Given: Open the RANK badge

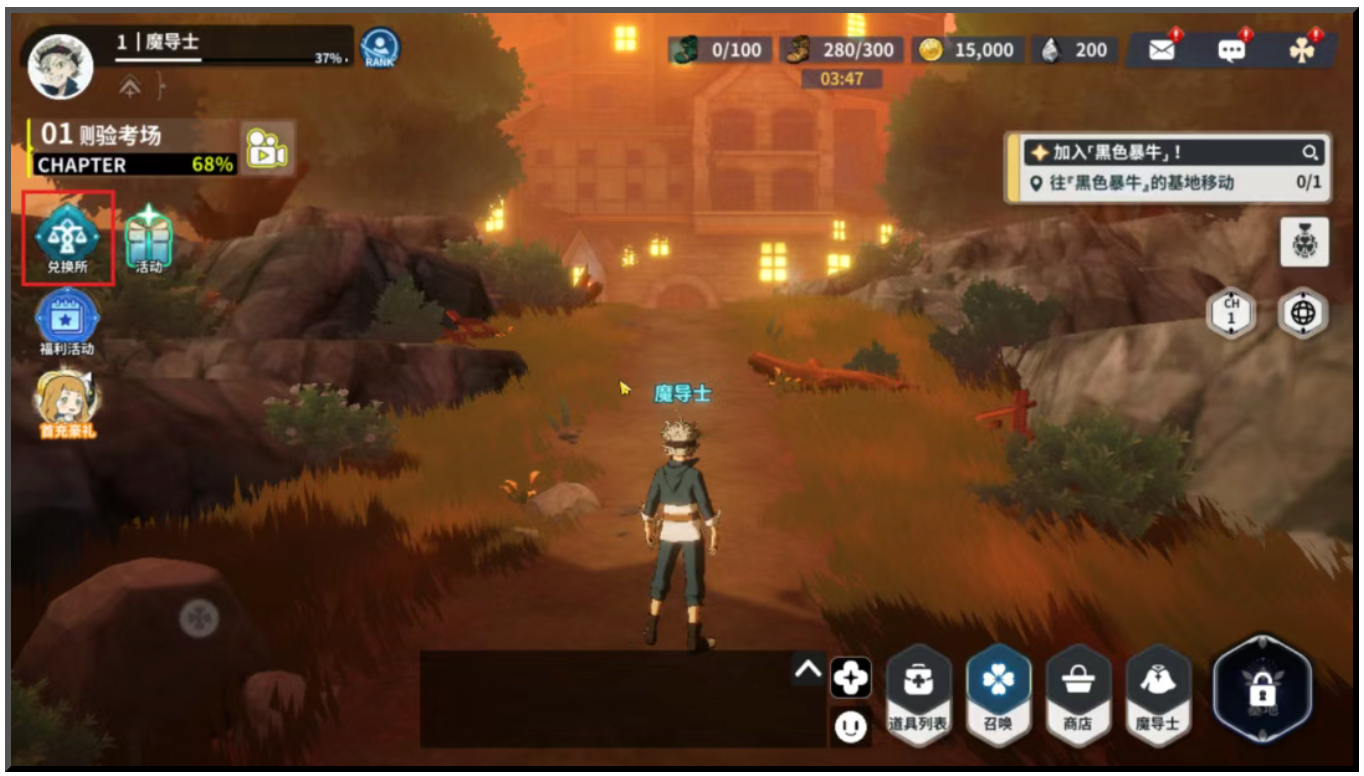Looking at the screenshot, I should pos(380,48).
